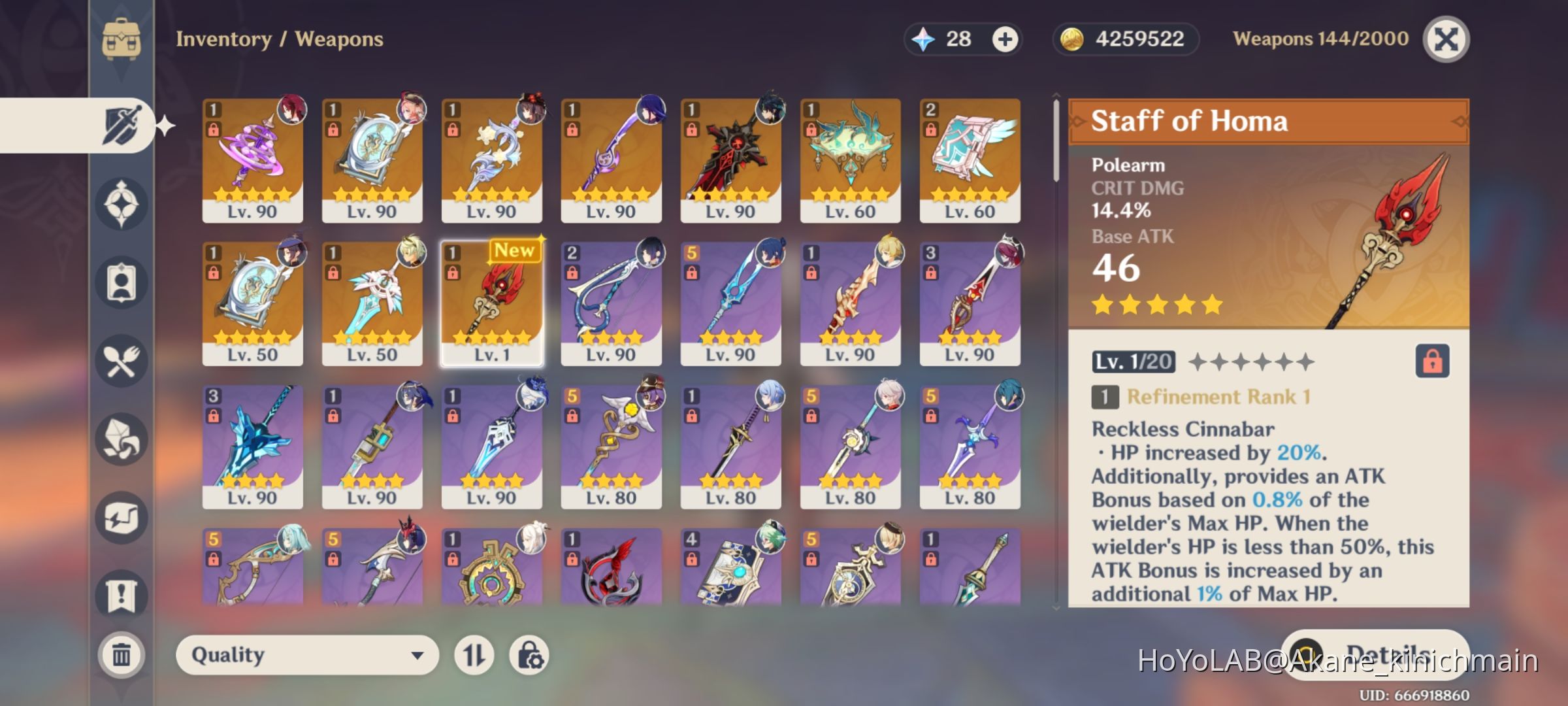Image resolution: width=1568 pixels, height=706 pixels.
Task: Expand sorting options via the Quality chevron
Action: (416, 654)
